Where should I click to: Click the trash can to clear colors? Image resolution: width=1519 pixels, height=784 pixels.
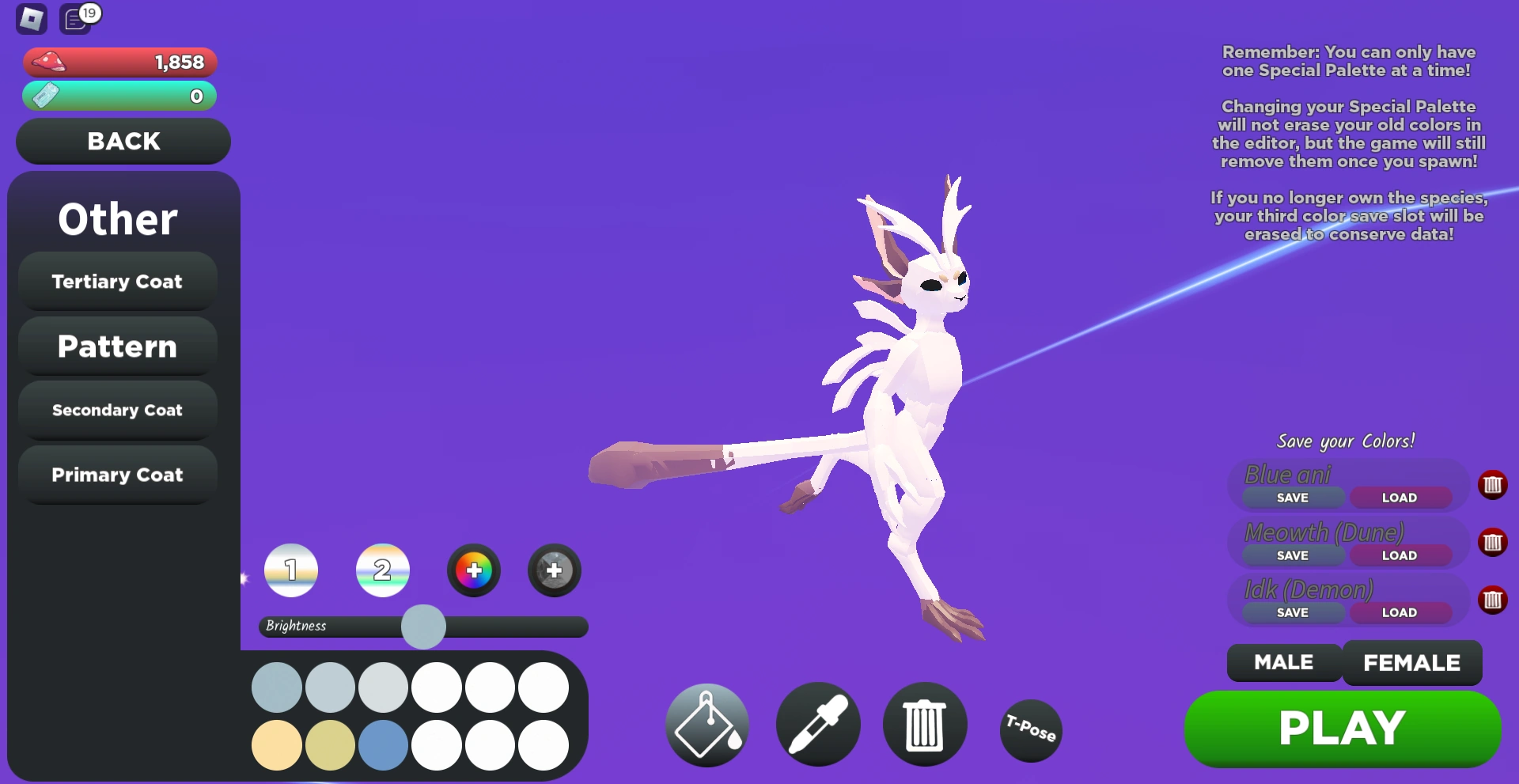coord(924,724)
